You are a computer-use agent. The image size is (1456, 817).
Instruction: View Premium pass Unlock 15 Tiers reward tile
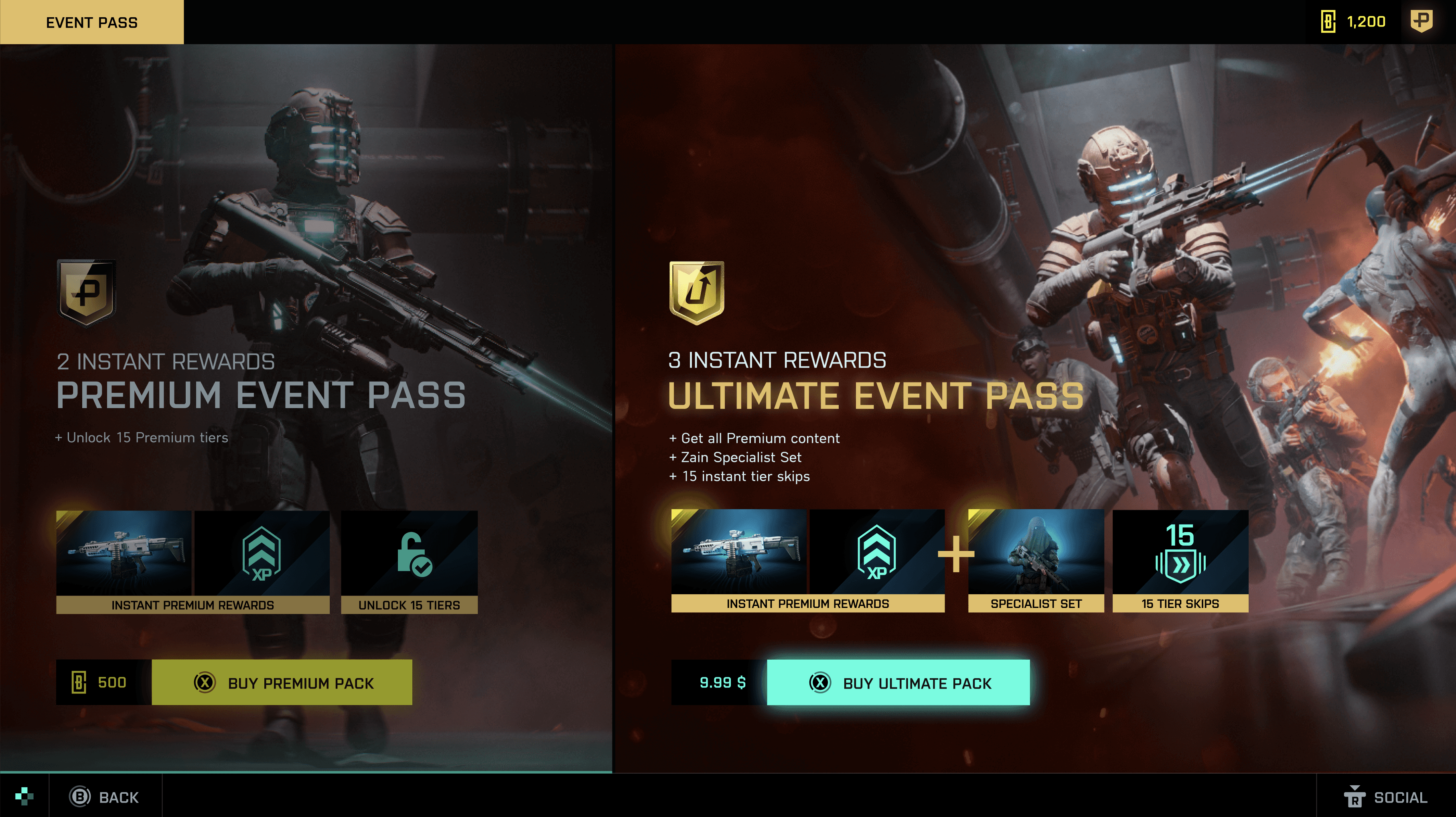click(x=409, y=561)
